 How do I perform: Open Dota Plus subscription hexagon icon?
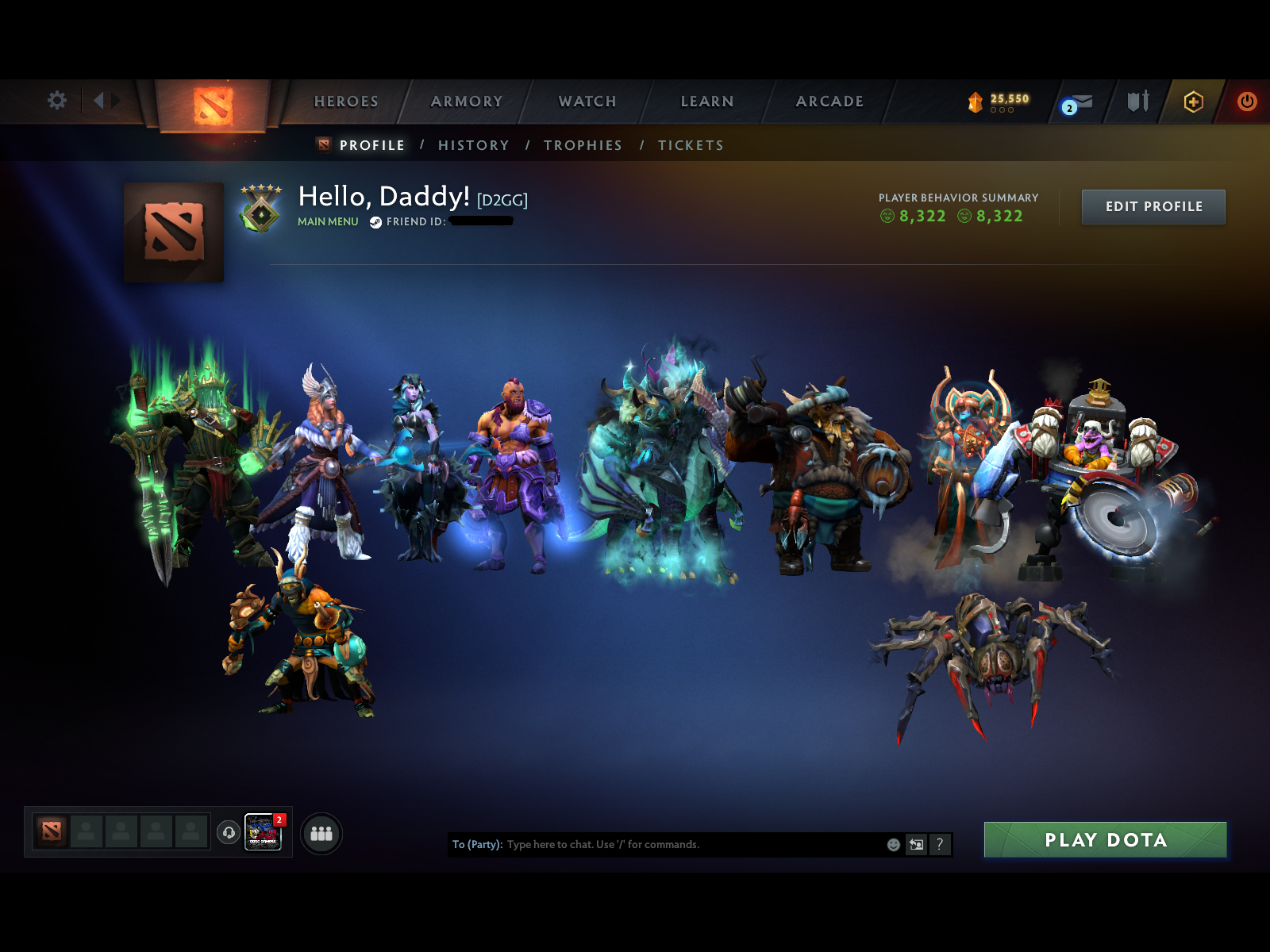(x=1194, y=102)
